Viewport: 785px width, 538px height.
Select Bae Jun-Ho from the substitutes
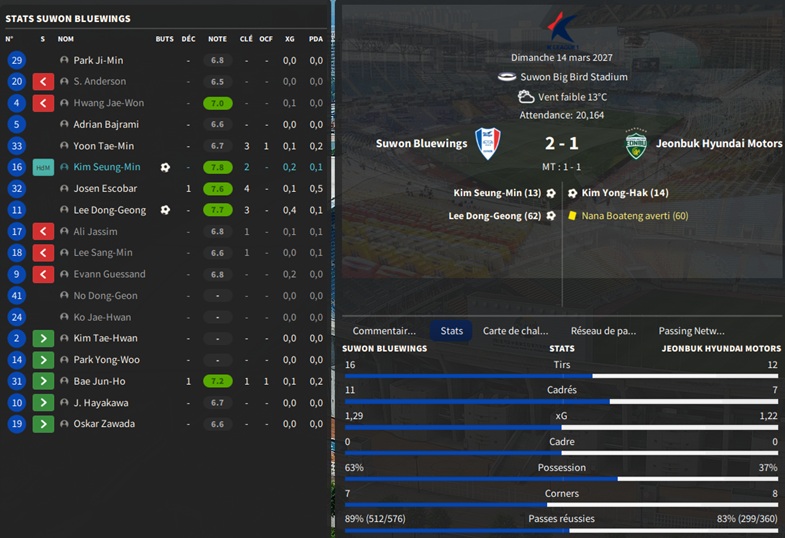[x=100, y=381]
